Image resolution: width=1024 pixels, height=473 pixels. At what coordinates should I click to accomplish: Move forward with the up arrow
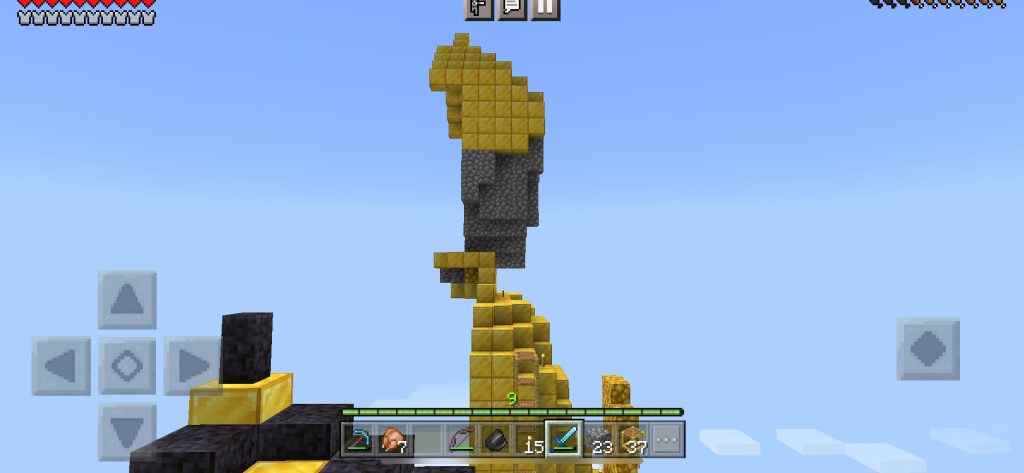pos(127,299)
